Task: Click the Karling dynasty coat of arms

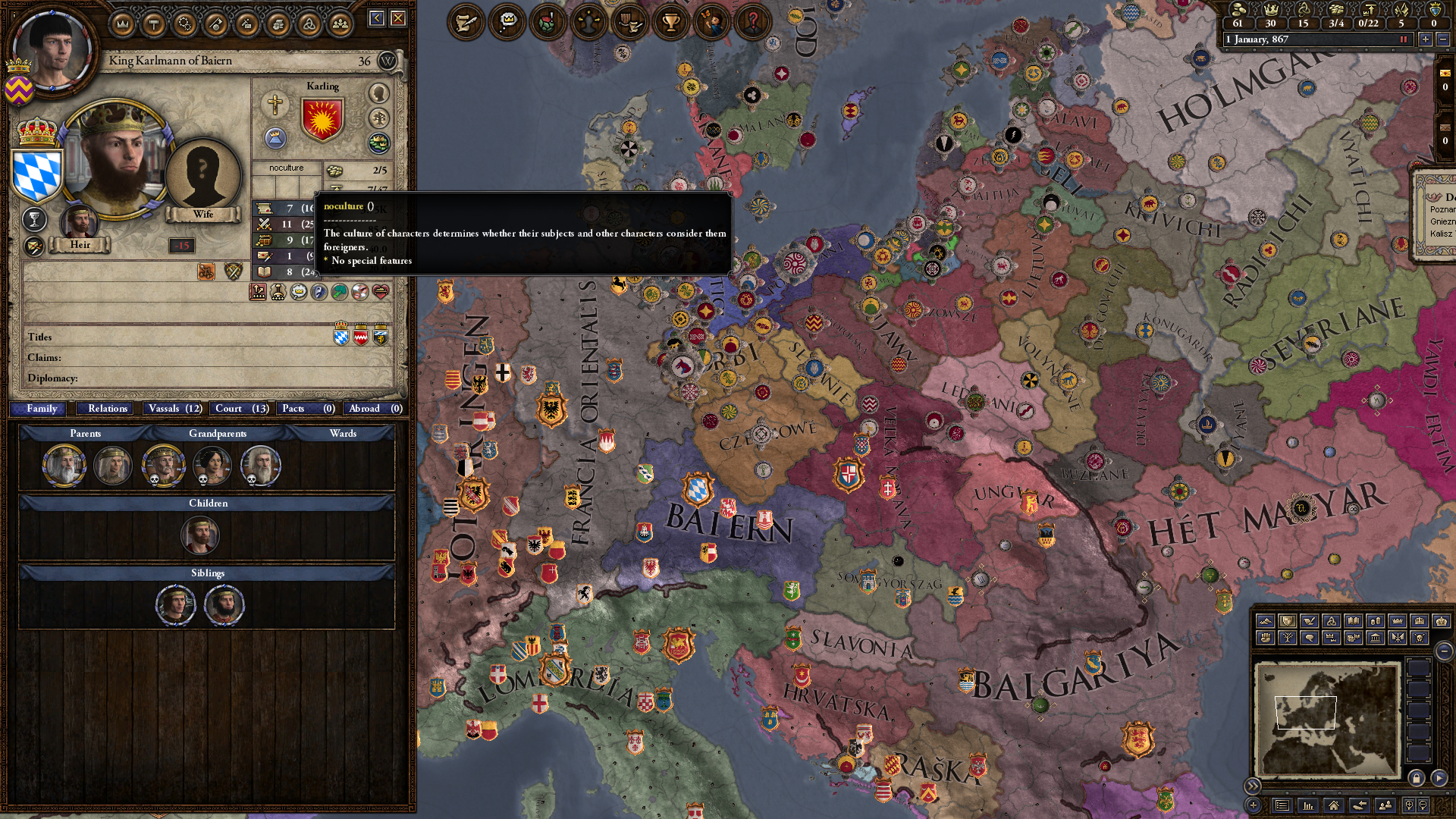Action: [x=325, y=120]
